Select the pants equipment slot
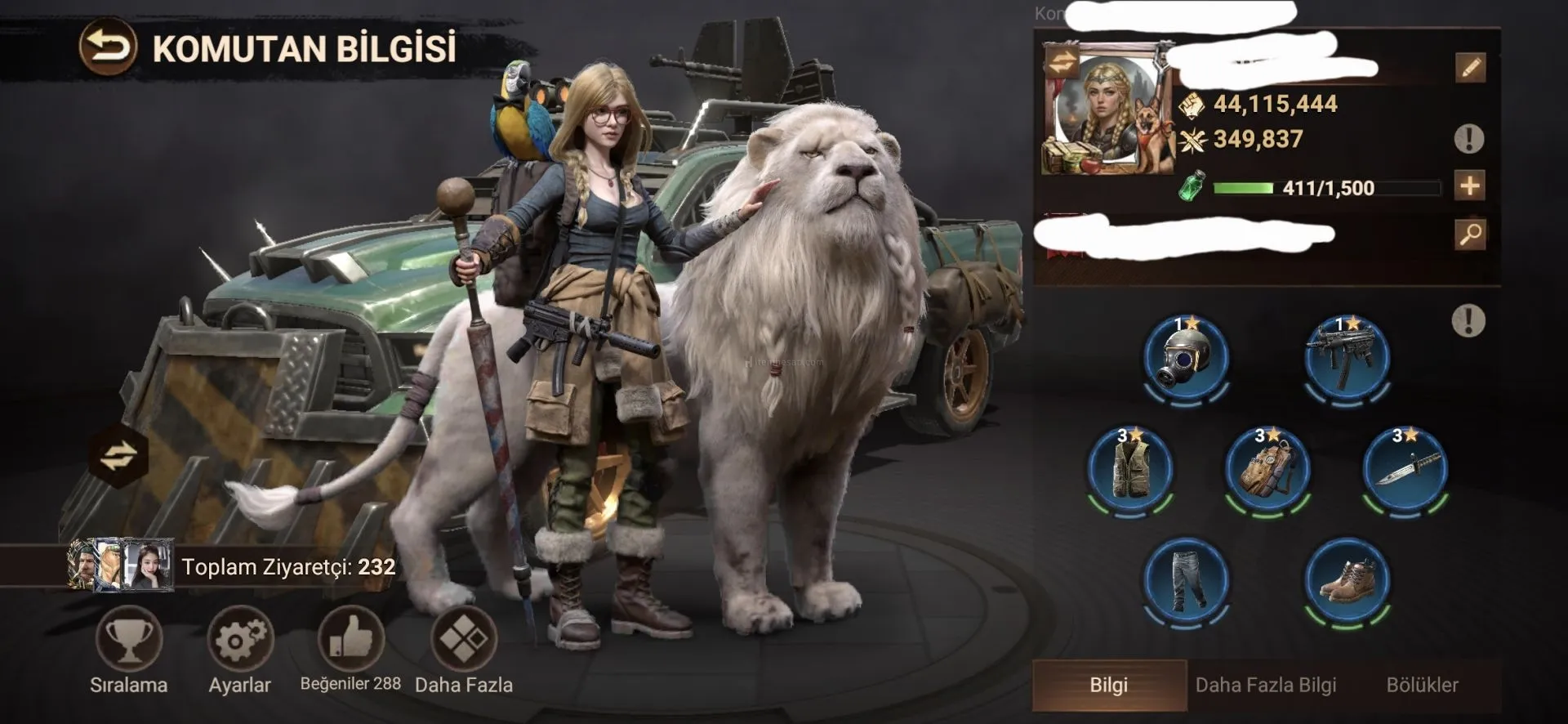 pyautogui.click(x=1186, y=580)
